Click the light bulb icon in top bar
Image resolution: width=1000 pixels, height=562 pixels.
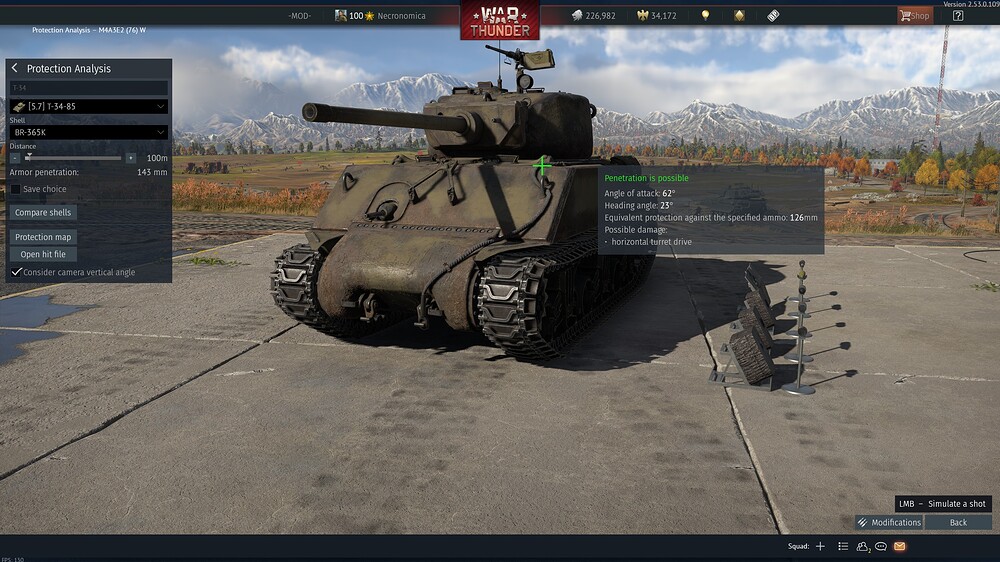click(x=705, y=16)
